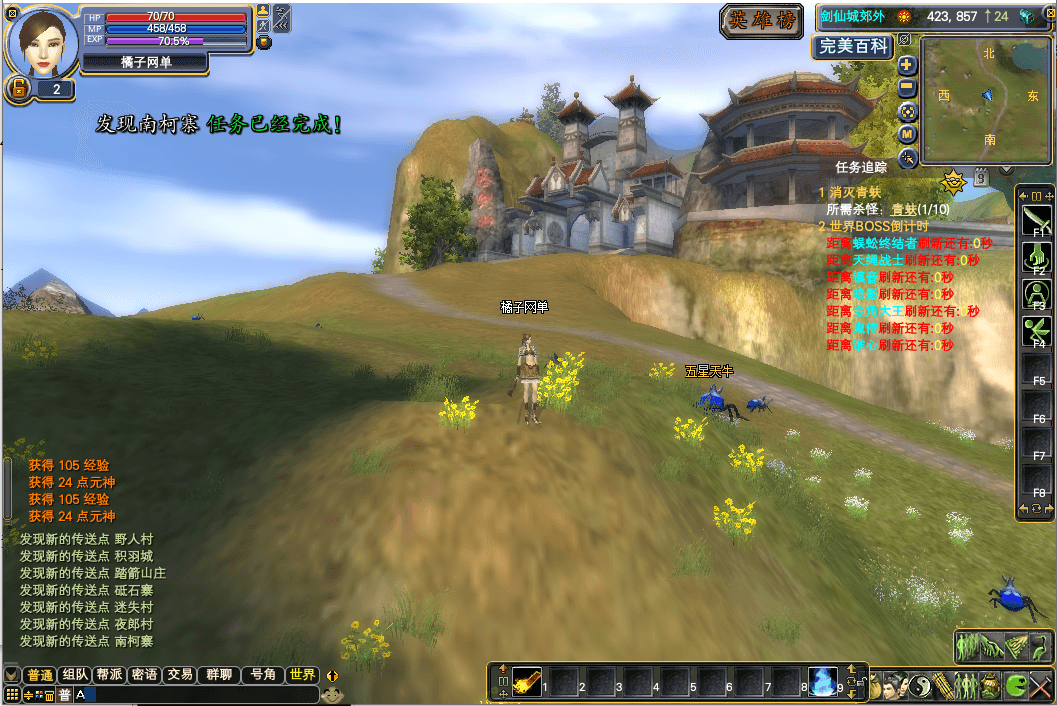This screenshot has height=706, width=1057.
Task: Open the calendar icon below the minimap
Action: point(981,178)
